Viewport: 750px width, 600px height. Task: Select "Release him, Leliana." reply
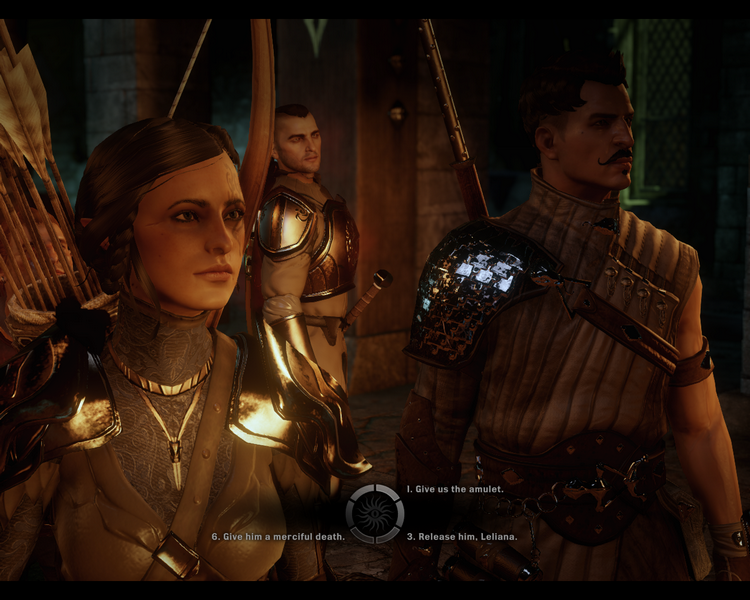click(x=462, y=537)
